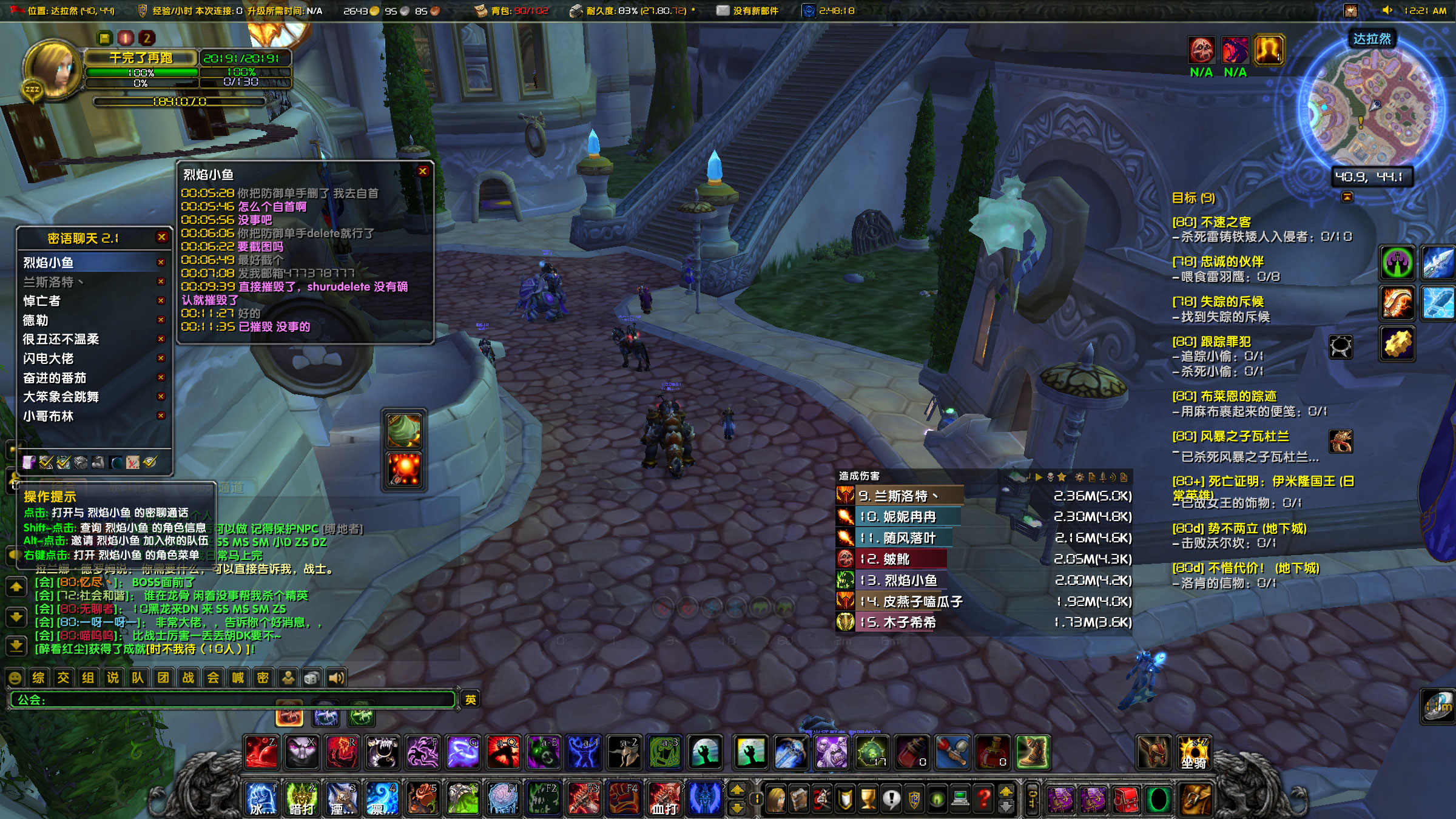Click the skull icon on damage meter header

tap(1050, 477)
